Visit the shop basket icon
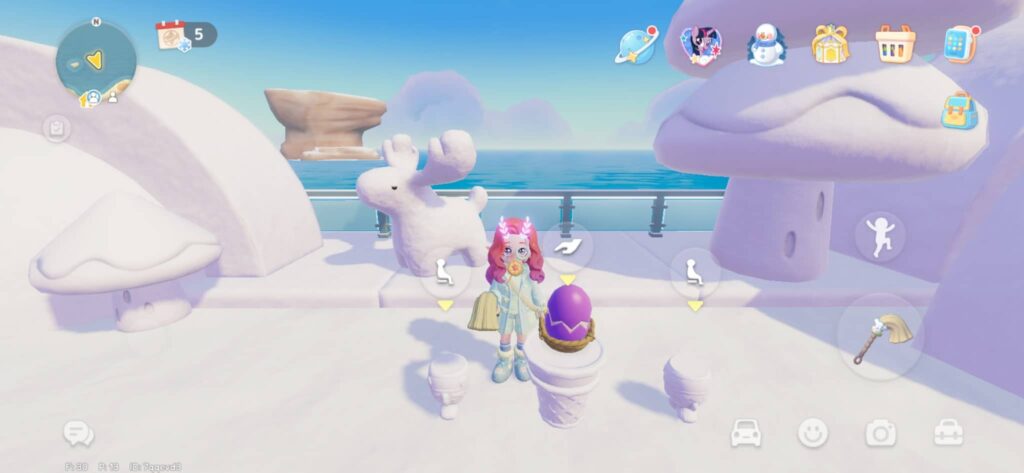 coord(894,45)
